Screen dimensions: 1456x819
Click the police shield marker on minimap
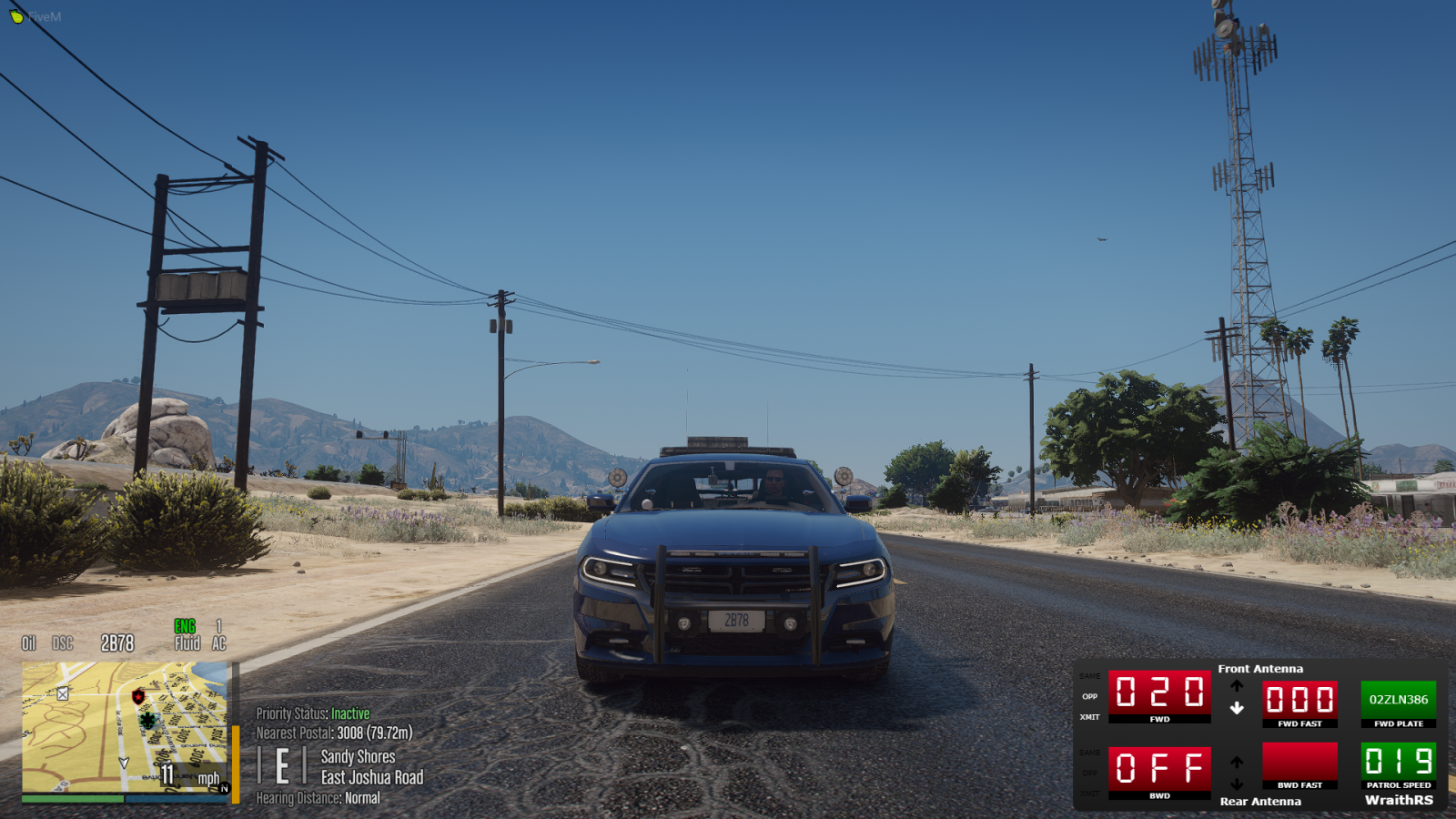[x=138, y=697]
